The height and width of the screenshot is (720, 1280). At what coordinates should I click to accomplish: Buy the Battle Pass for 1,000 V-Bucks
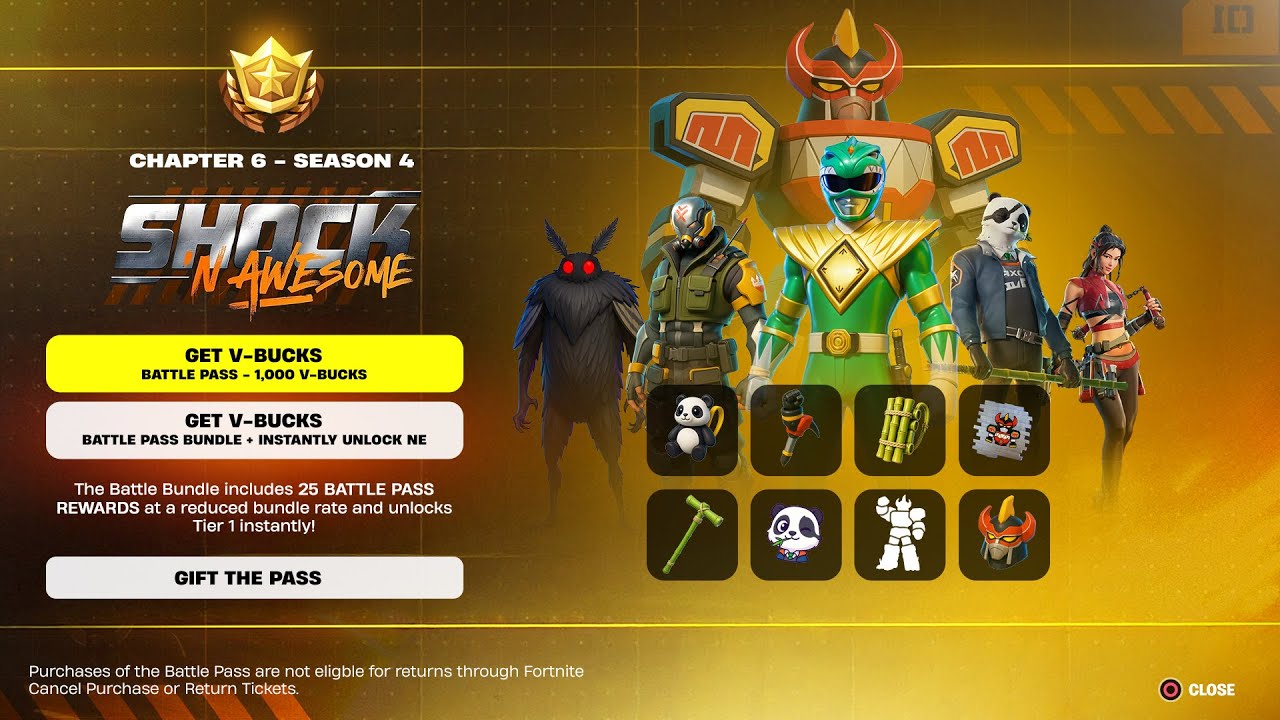click(x=254, y=364)
